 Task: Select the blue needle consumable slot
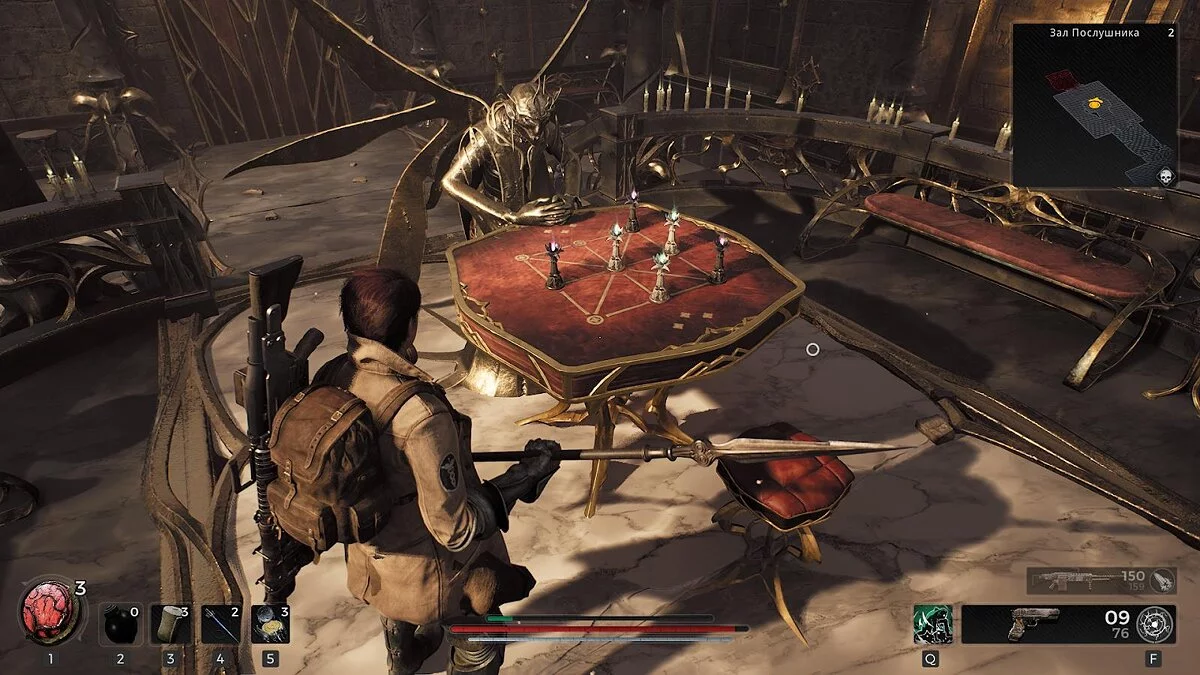(219, 623)
